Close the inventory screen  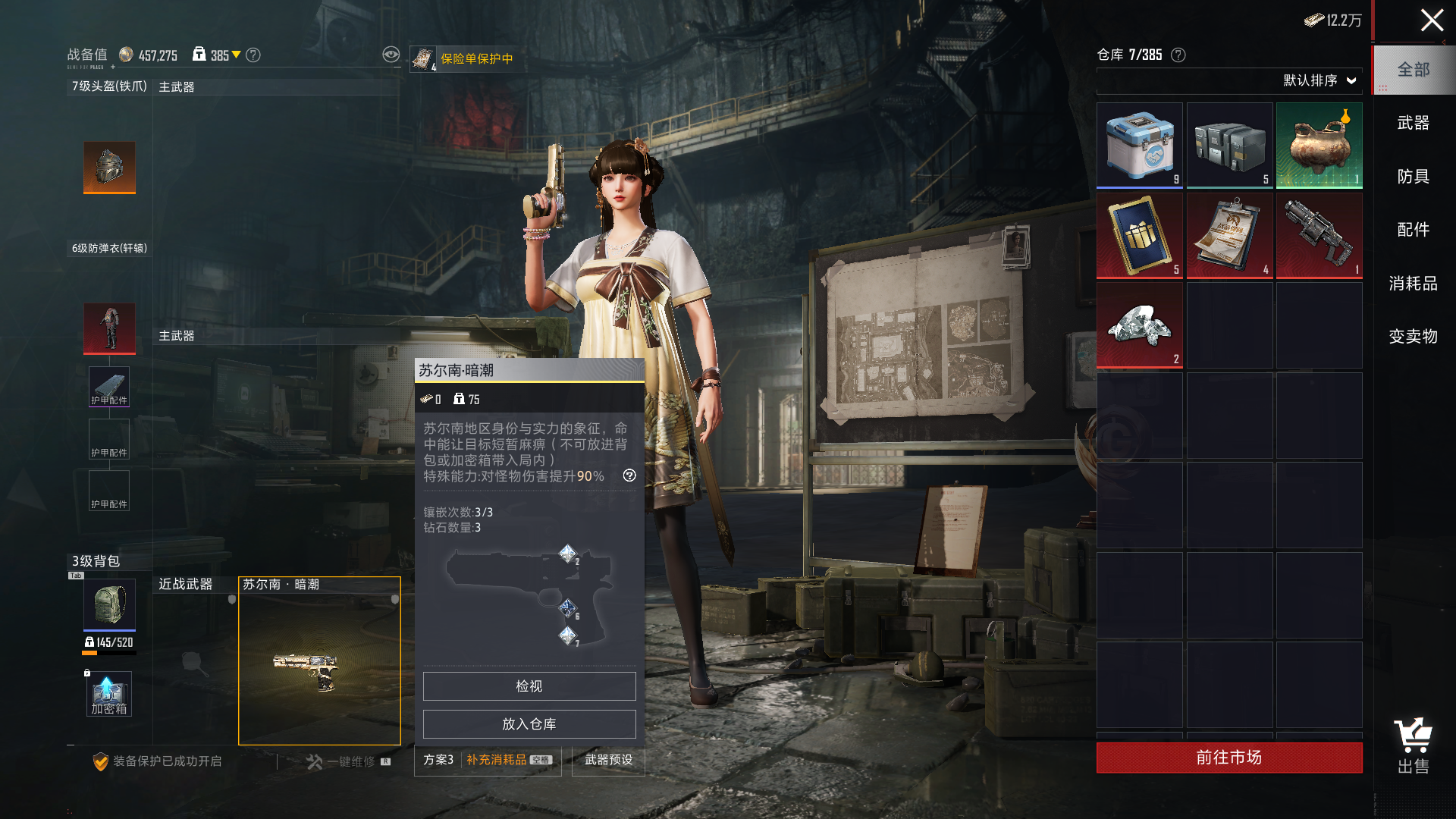[x=1431, y=20]
